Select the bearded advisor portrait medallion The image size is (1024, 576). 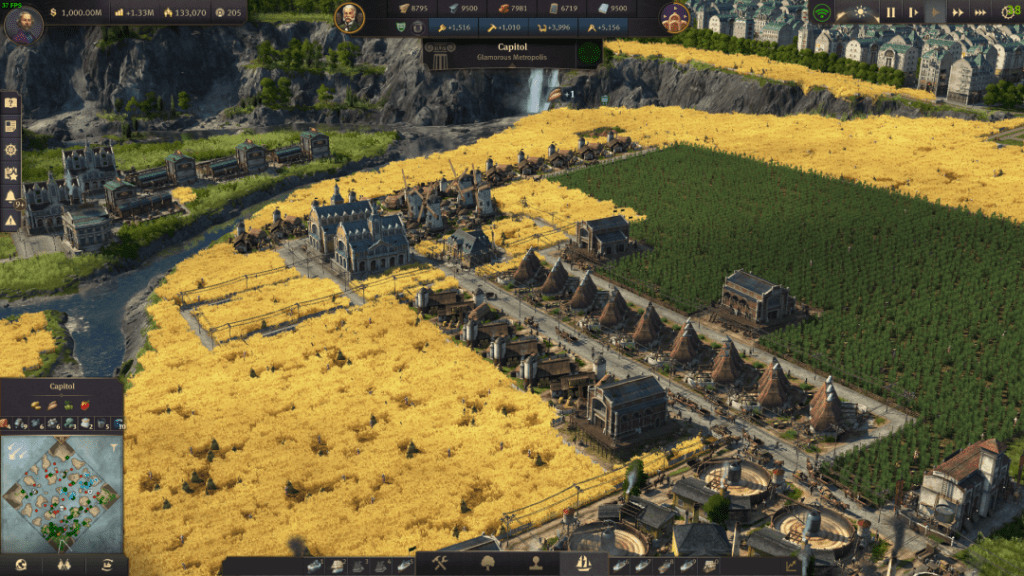(349, 17)
